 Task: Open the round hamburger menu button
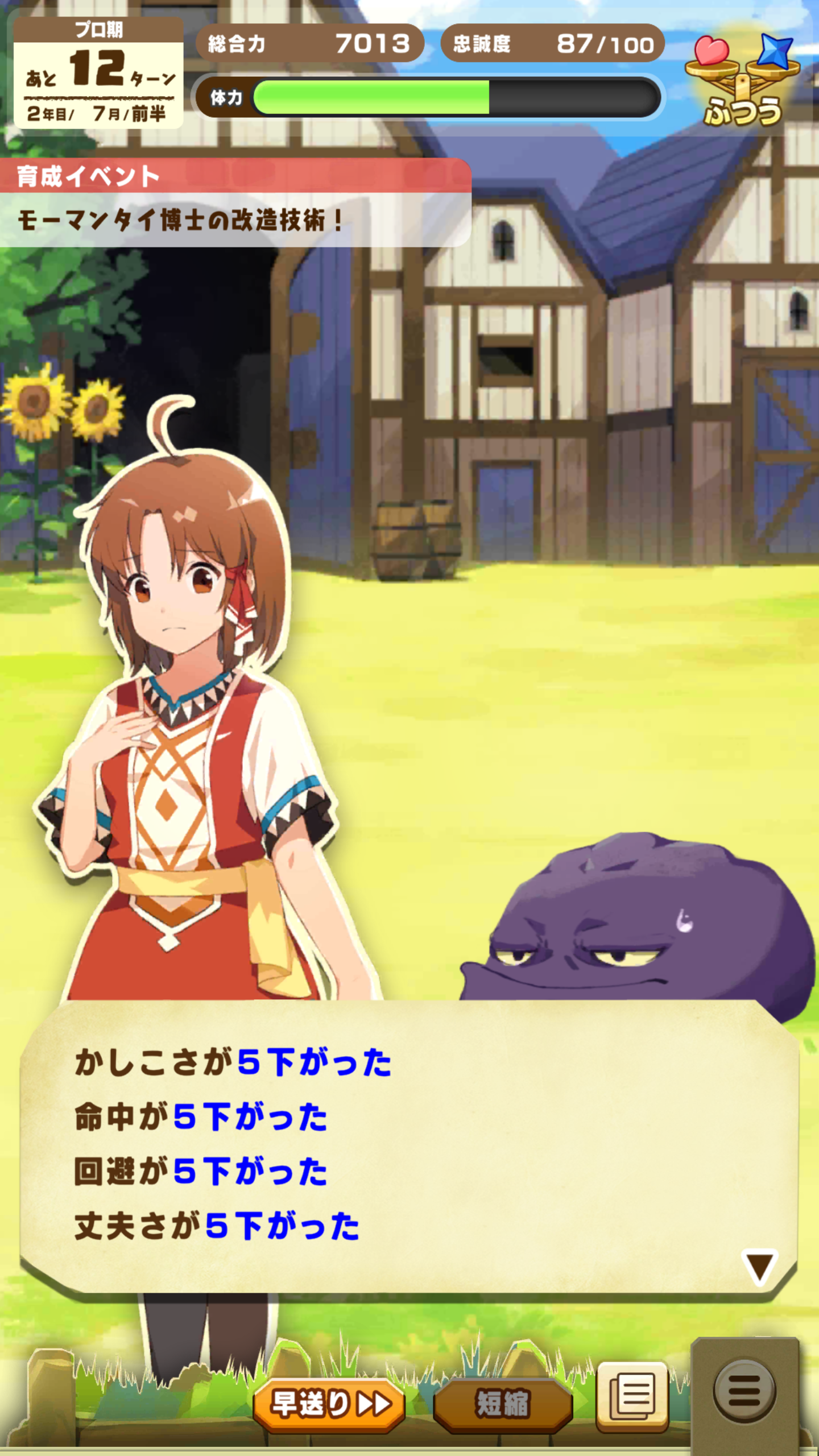744,1391
